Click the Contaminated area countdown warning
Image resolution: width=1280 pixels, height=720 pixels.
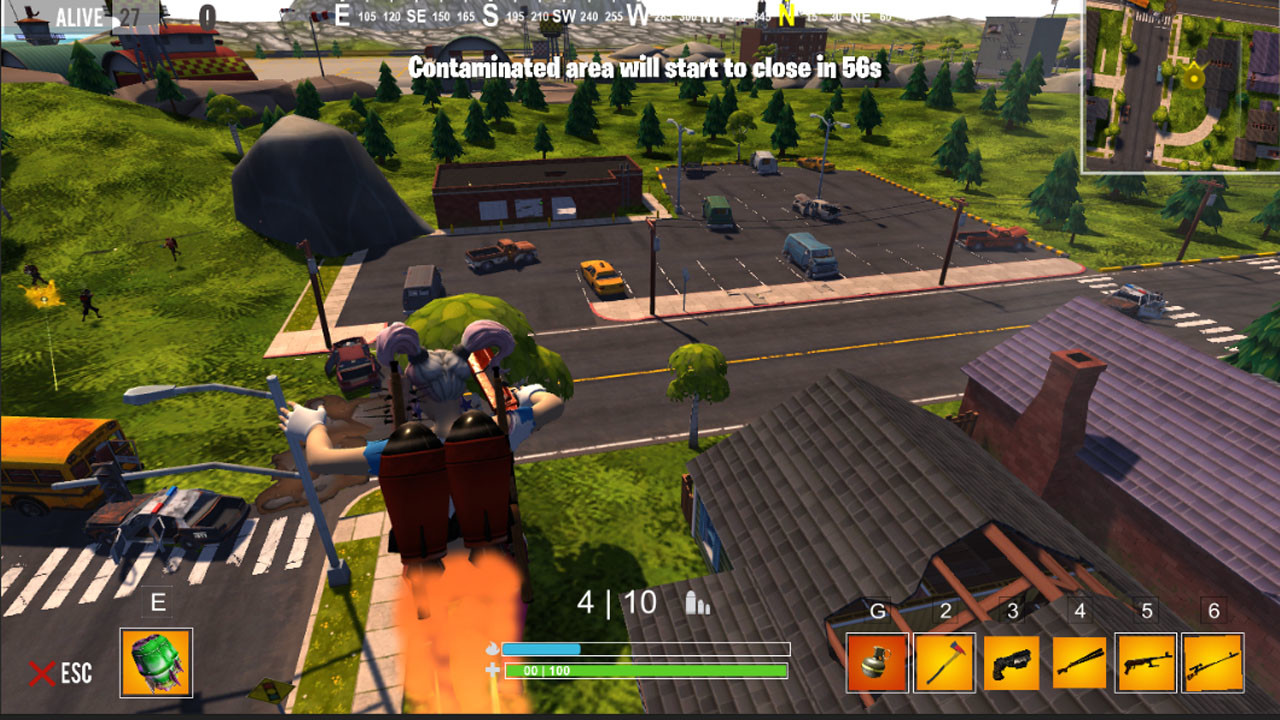(640, 70)
